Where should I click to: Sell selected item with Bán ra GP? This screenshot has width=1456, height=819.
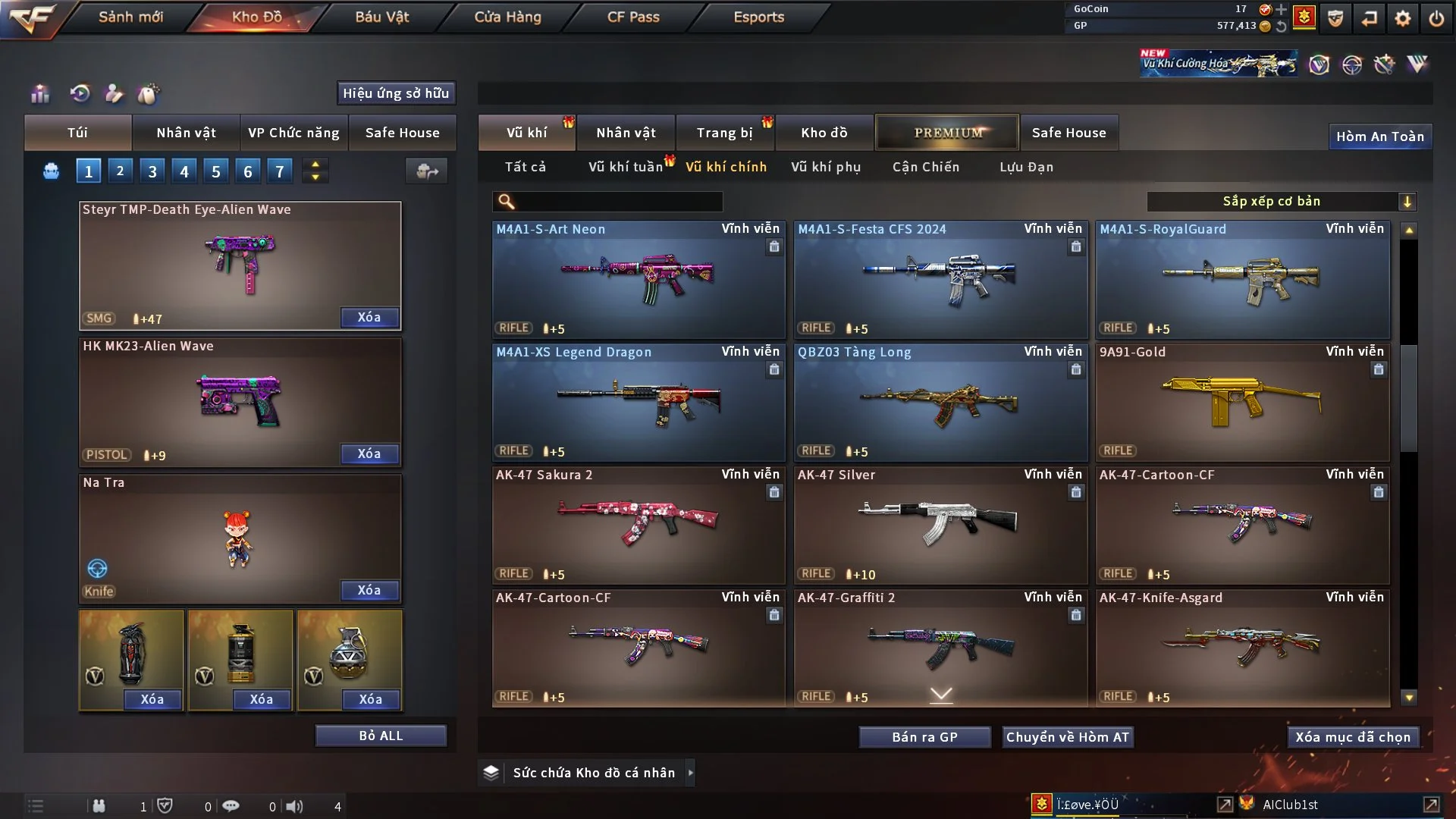click(924, 737)
